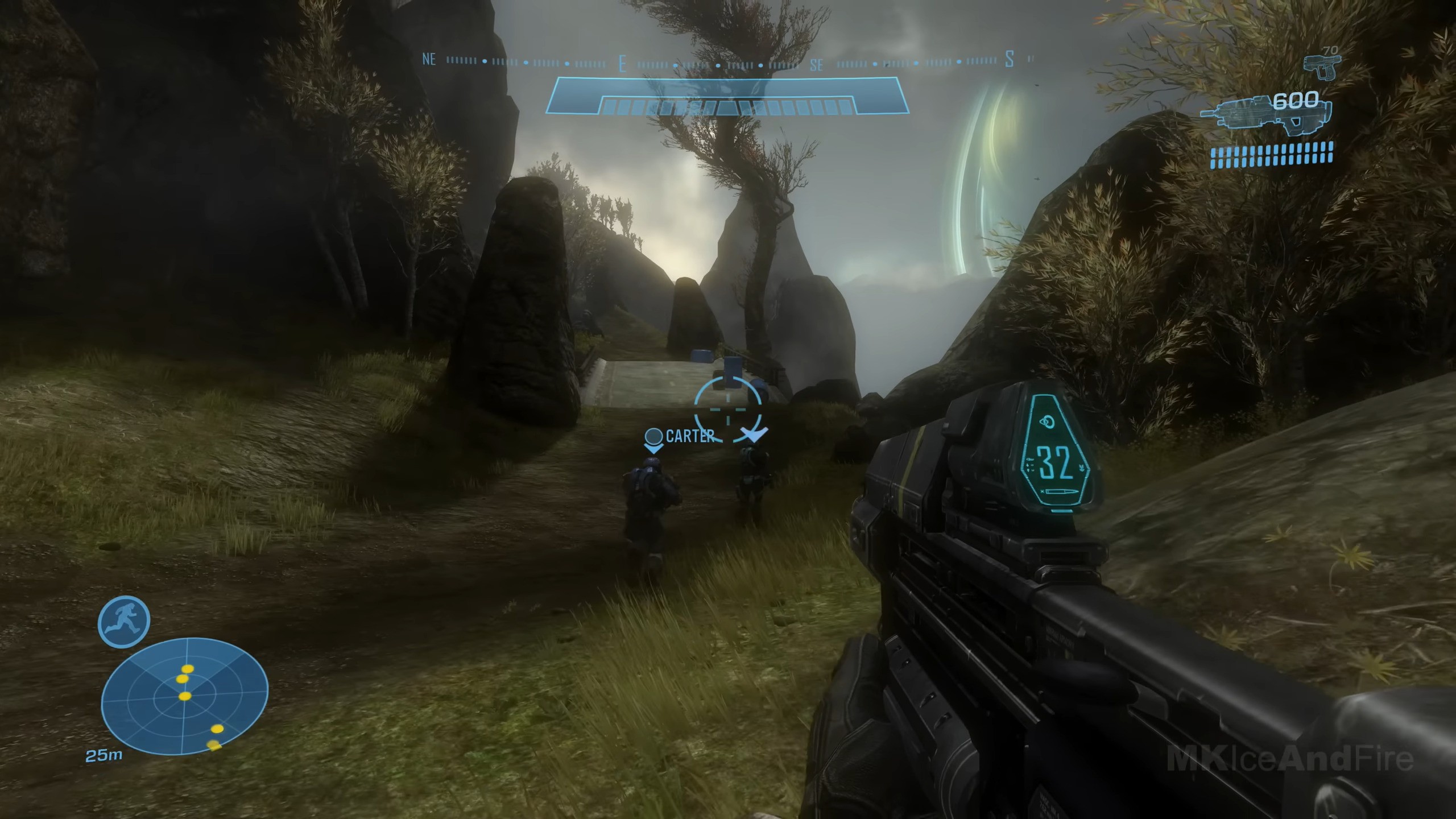The width and height of the screenshot is (1456, 819).
Task: Select the assault rifle weapon icon
Action: click(x=1266, y=115)
